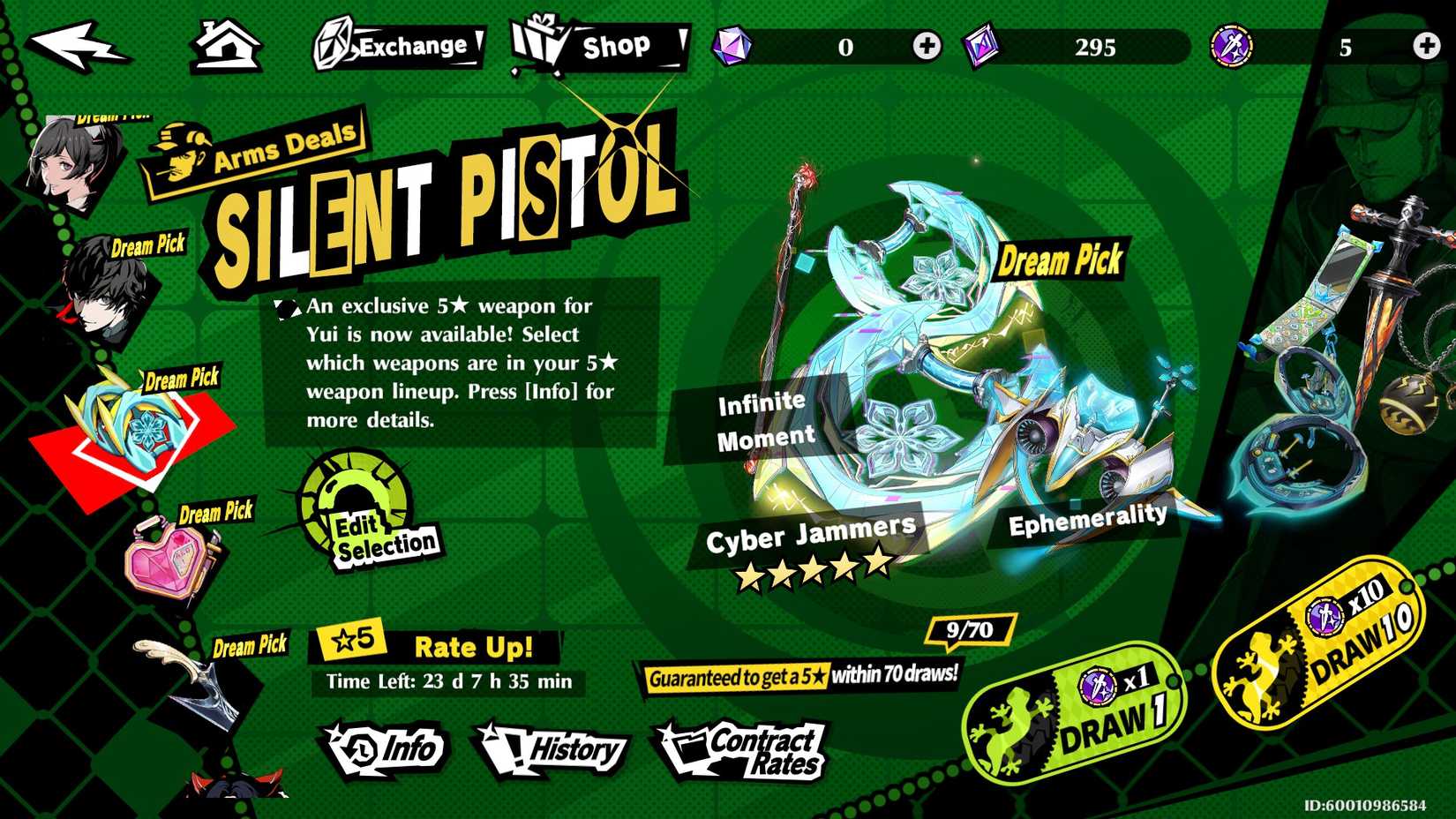View your draw History
This screenshot has width=1456, height=819.
(x=556, y=750)
